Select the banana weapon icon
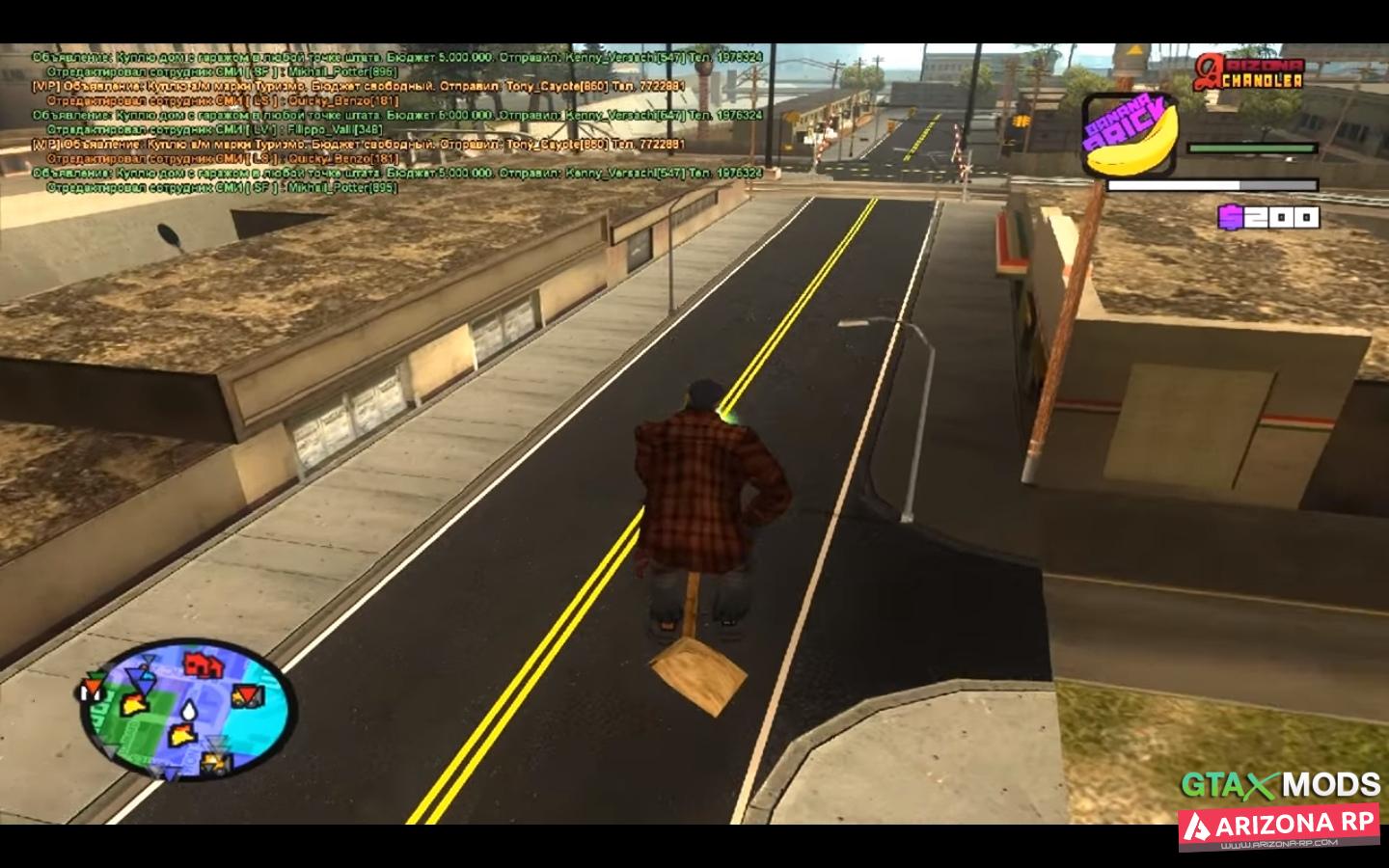This screenshot has width=1389, height=868. 1130,135
